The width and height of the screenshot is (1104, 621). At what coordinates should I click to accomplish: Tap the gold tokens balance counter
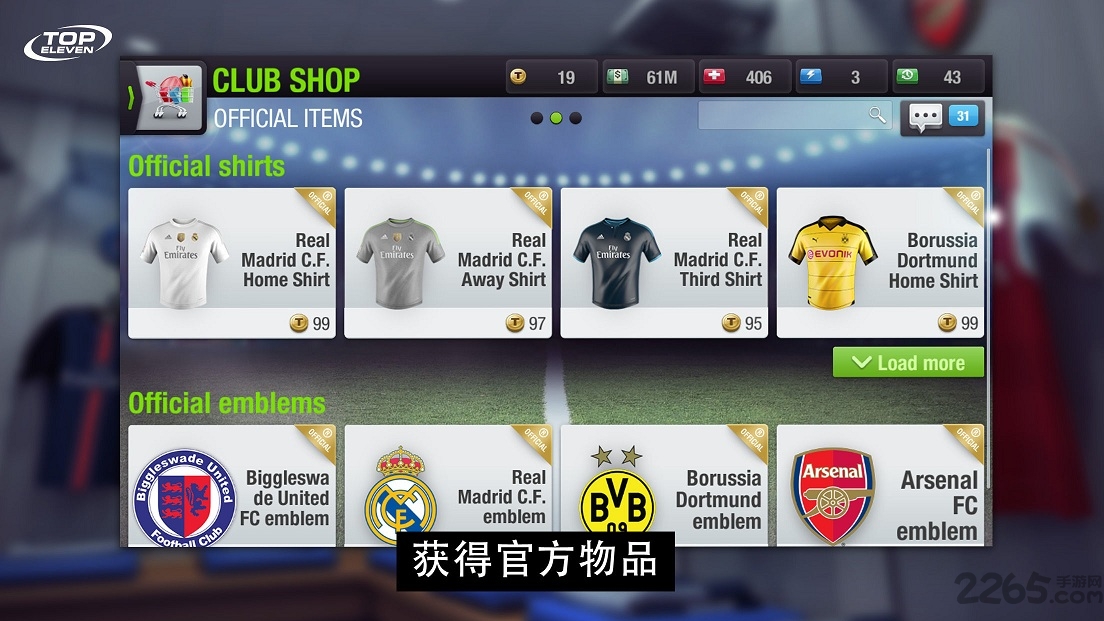point(551,77)
